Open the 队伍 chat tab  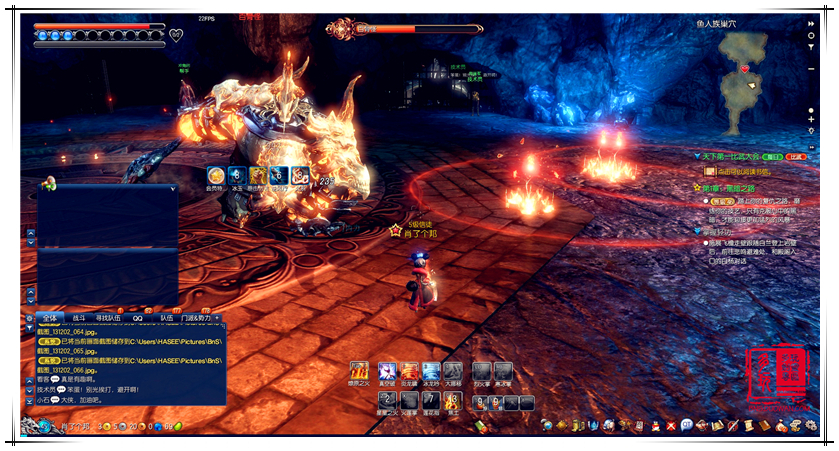pos(167,318)
